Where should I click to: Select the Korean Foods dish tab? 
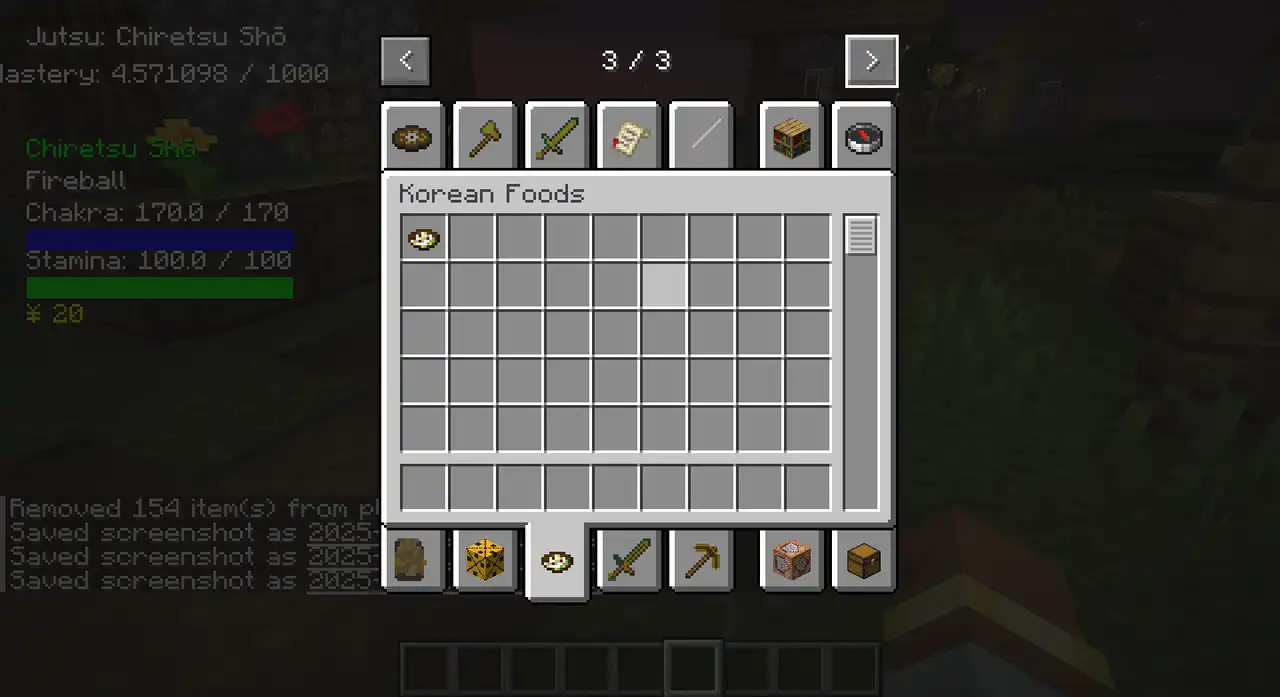[557, 562]
